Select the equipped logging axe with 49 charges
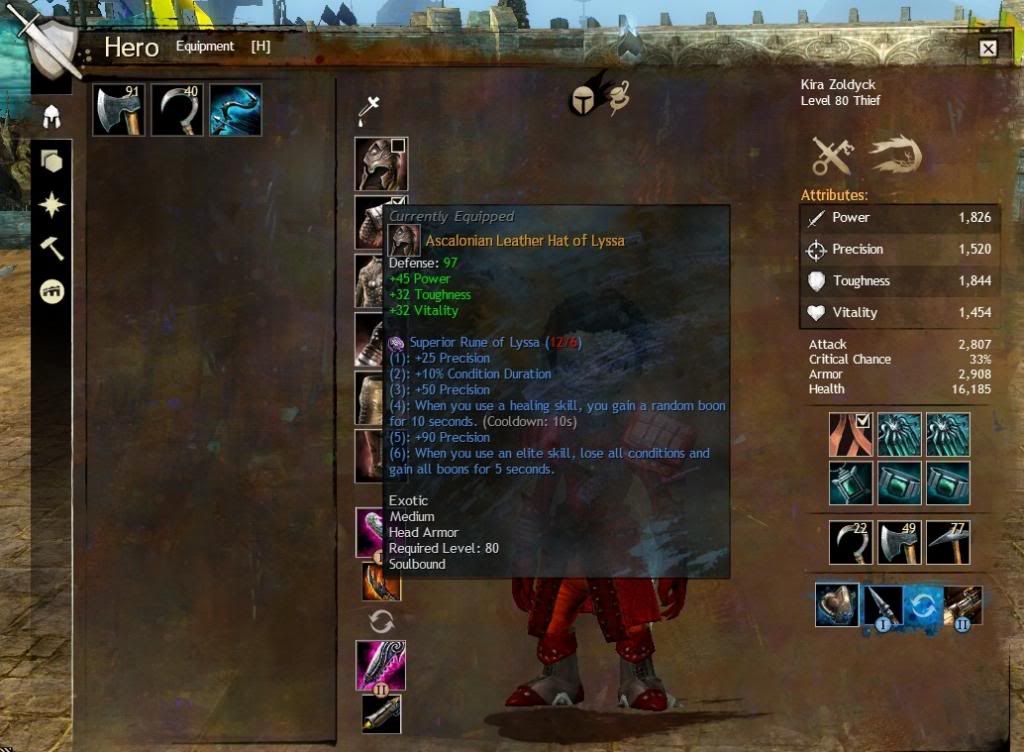Image resolution: width=1024 pixels, height=752 pixels. point(898,543)
